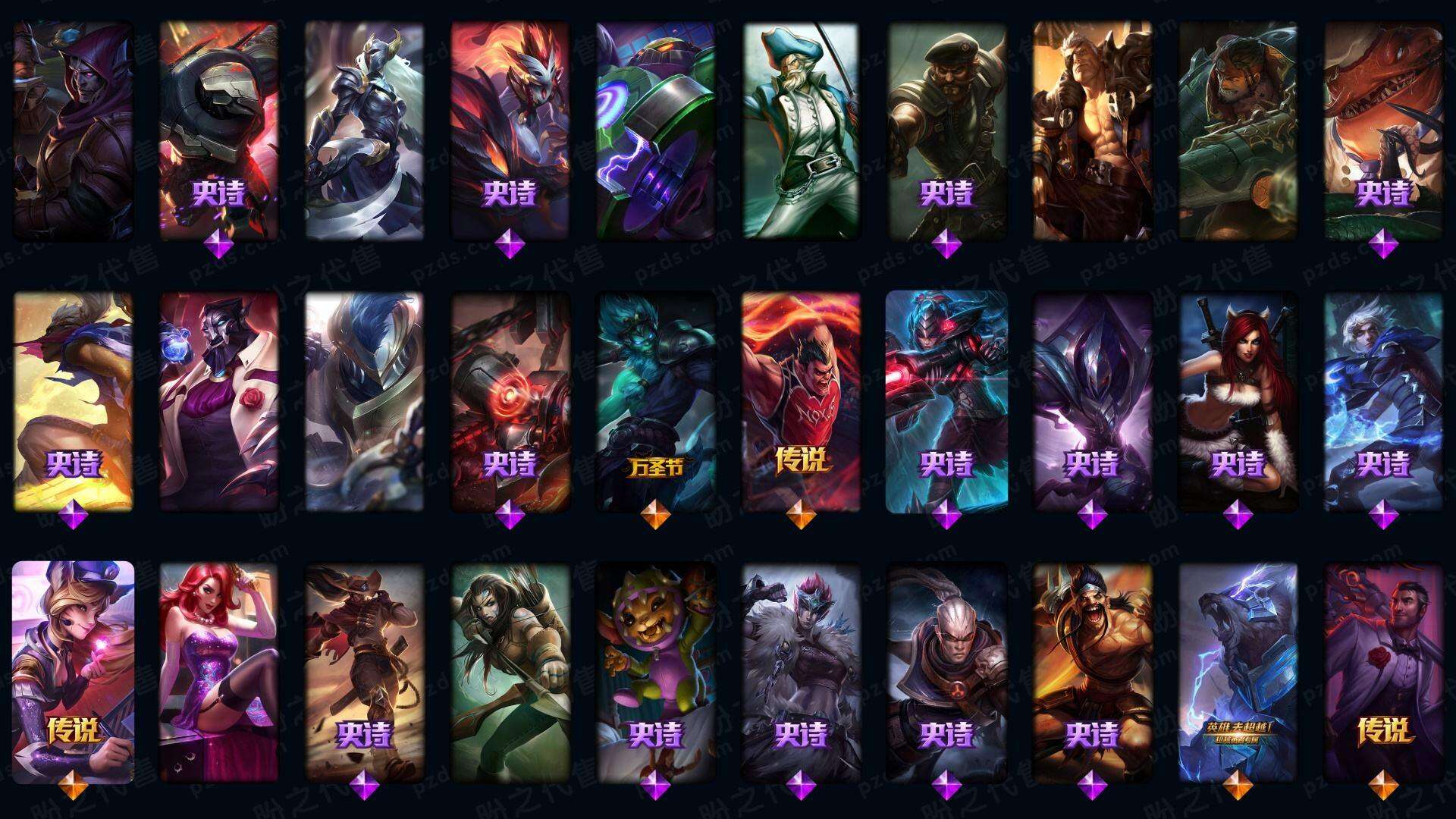Pick the masked white-suit gentleman skin
1456x819 pixels.
click(x=219, y=402)
